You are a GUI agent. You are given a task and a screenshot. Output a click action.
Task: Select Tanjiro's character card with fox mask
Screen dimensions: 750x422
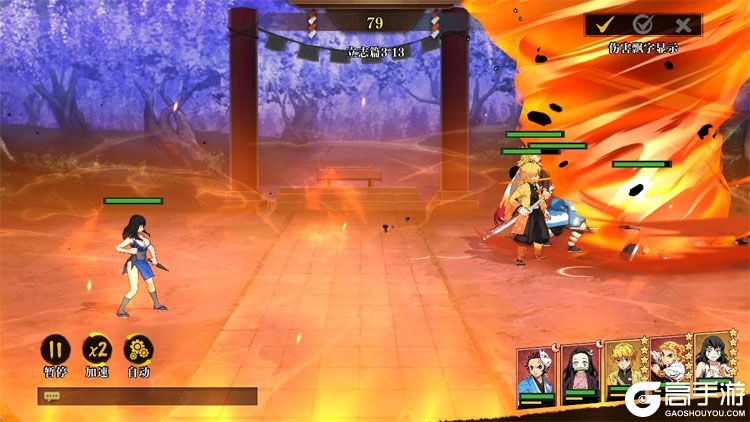pyautogui.click(x=537, y=372)
